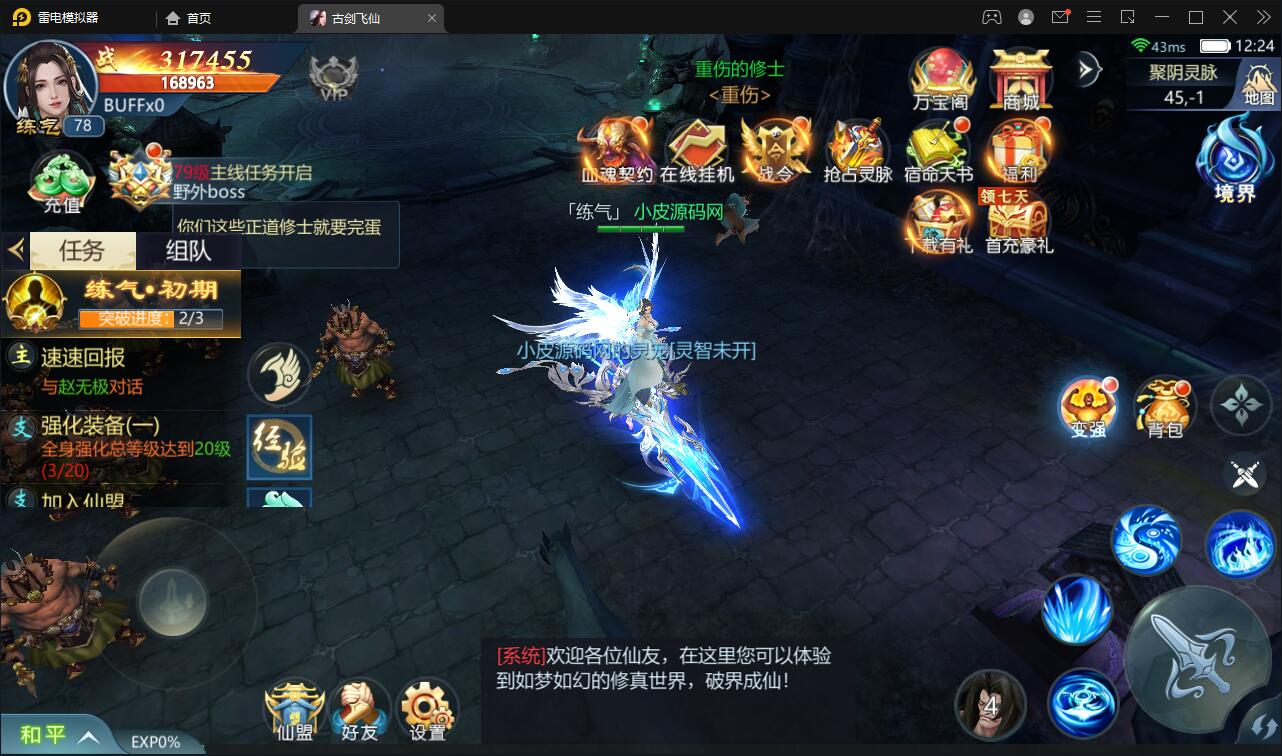Switch to the 组队 team tab
This screenshot has height=756, width=1282.
coord(190,250)
